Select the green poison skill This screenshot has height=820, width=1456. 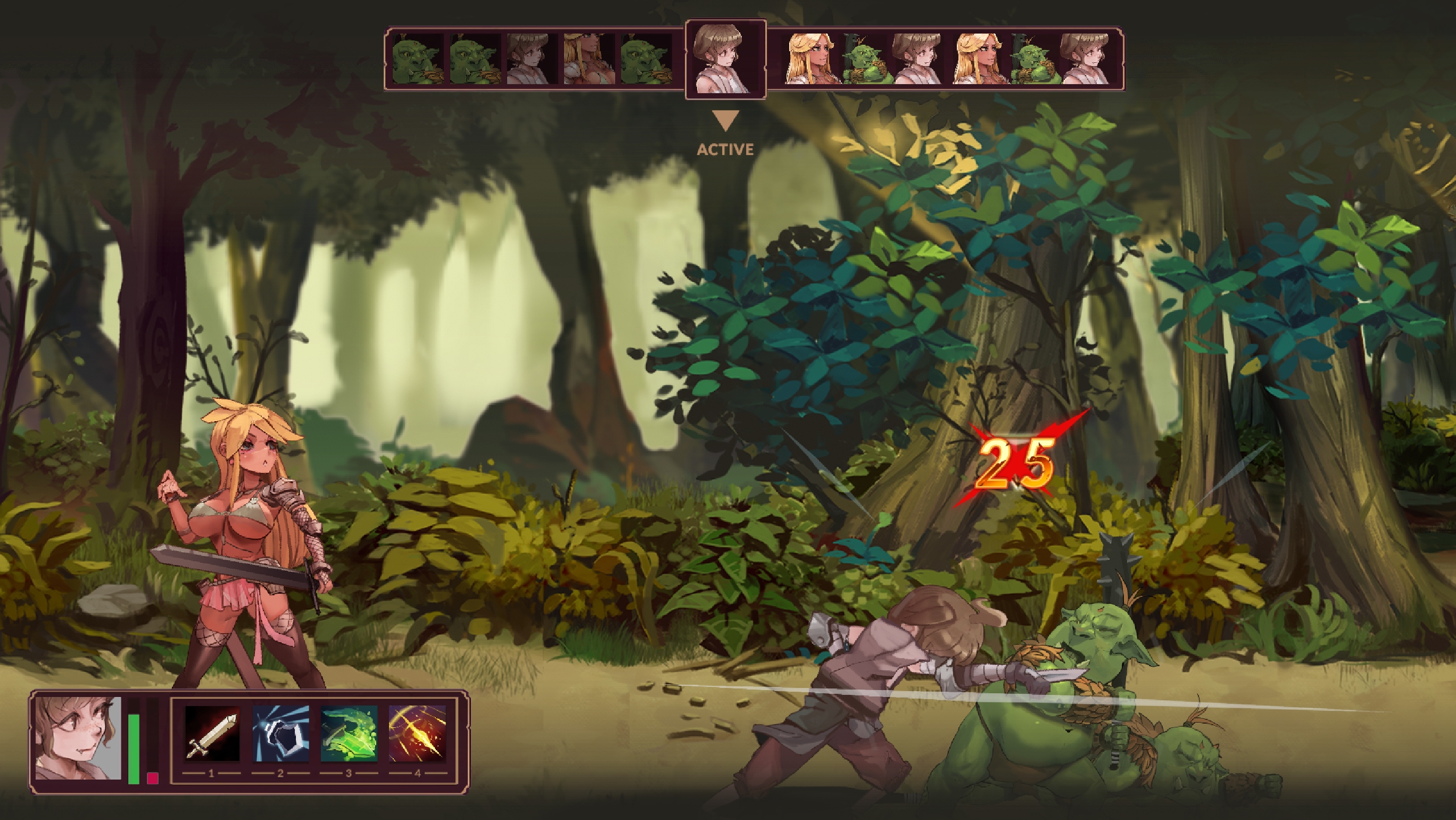coord(348,734)
